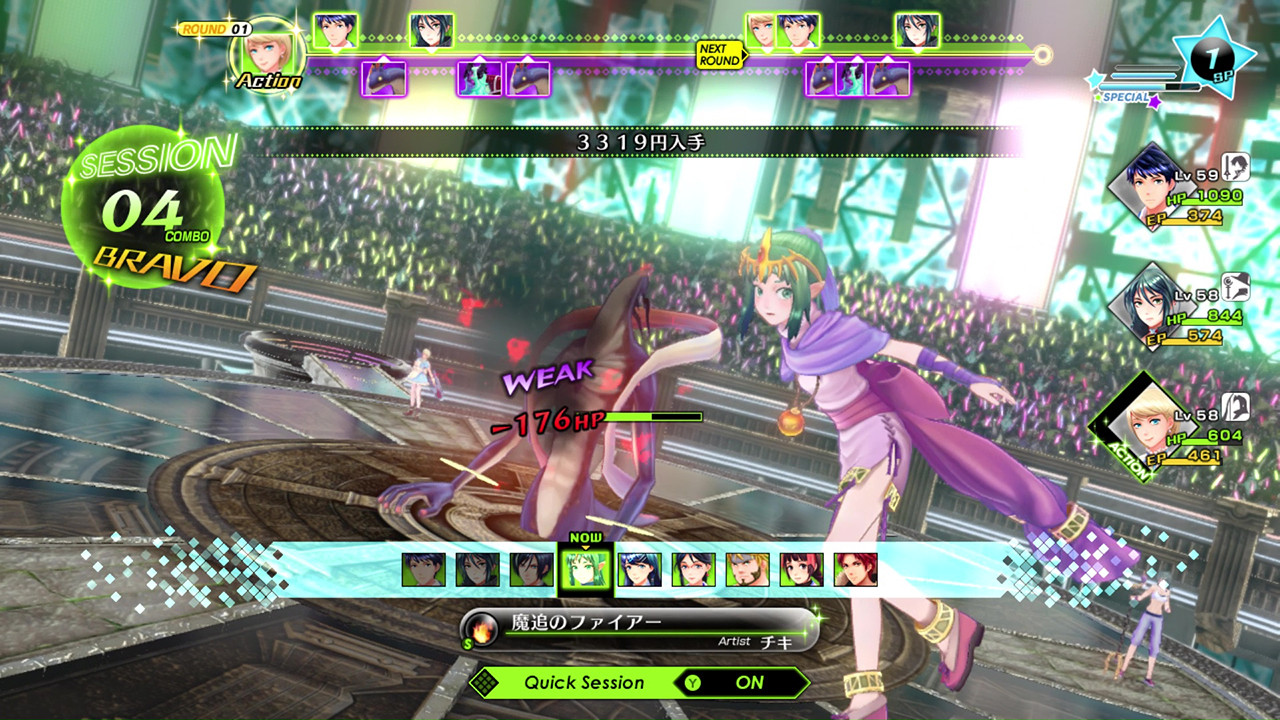
Task: Toggle Quick Session to OFF
Action: [750, 683]
